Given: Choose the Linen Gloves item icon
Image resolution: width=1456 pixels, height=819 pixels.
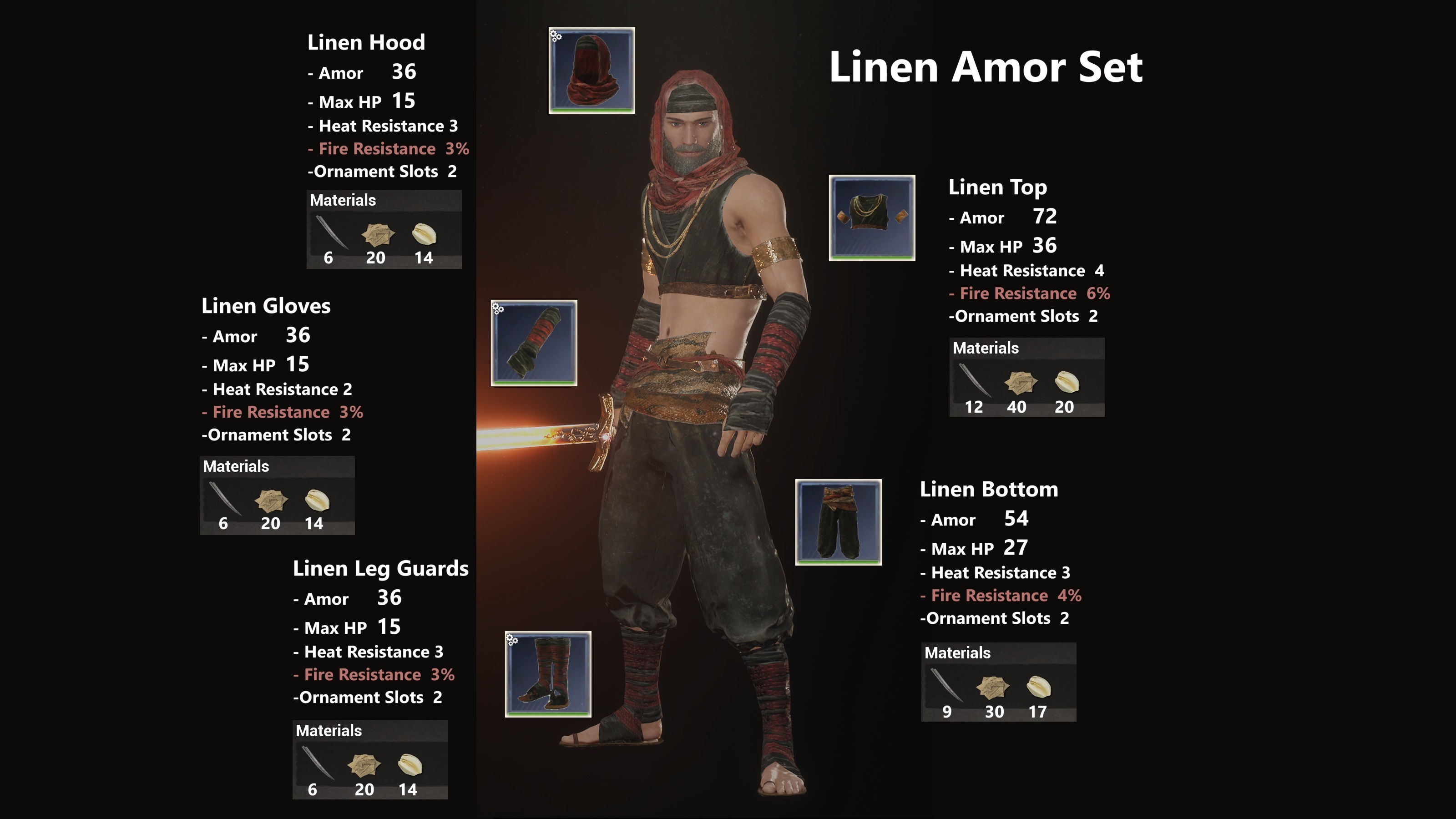Looking at the screenshot, I should [x=534, y=343].
